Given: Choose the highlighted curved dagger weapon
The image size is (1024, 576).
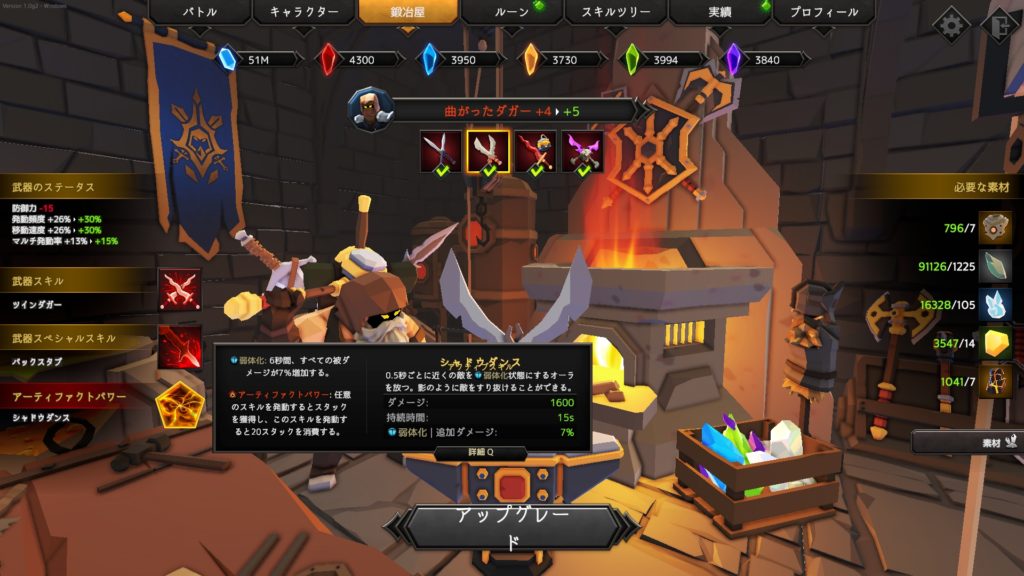Looking at the screenshot, I should point(488,151).
